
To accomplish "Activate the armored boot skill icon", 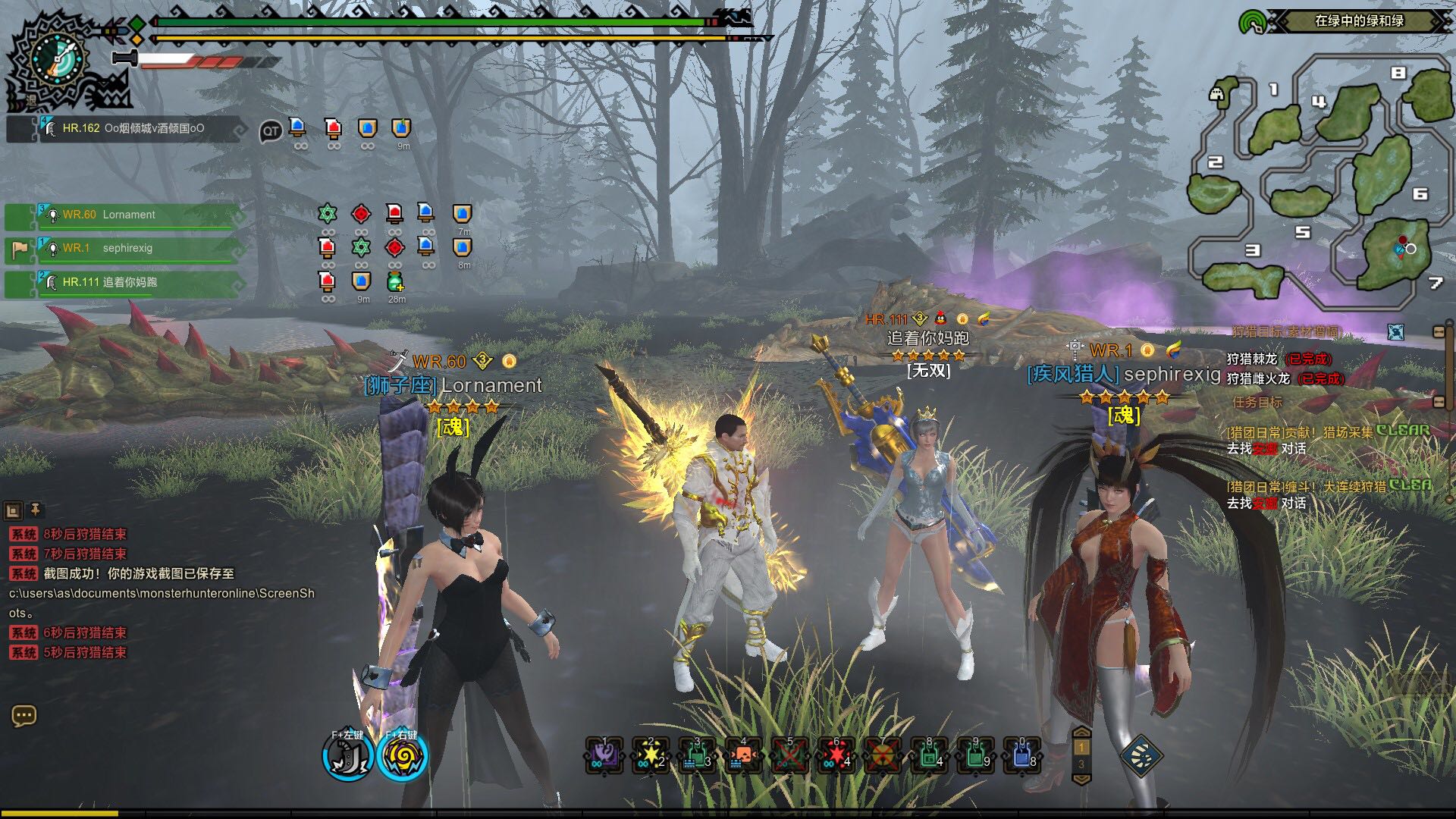I will coord(347,757).
